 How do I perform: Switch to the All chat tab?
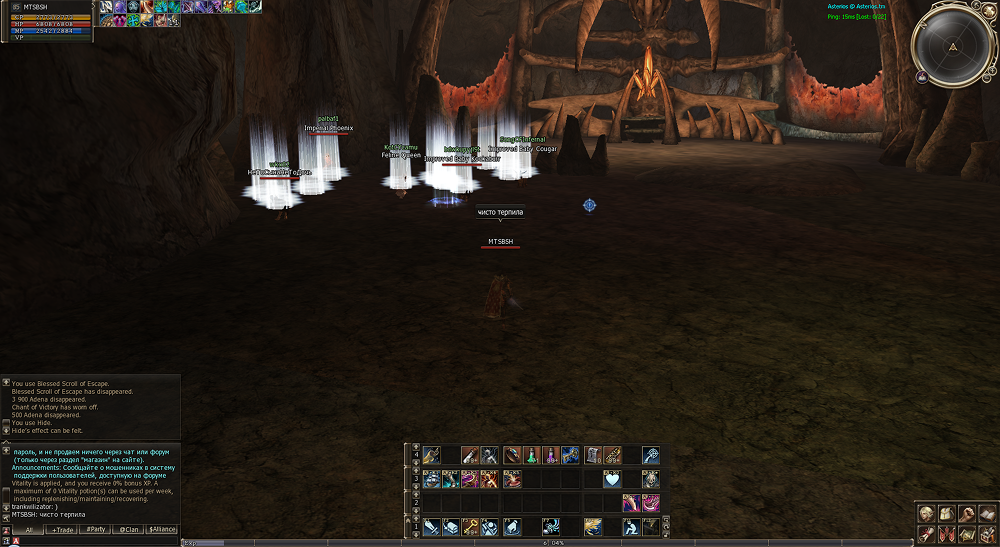tap(30, 529)
